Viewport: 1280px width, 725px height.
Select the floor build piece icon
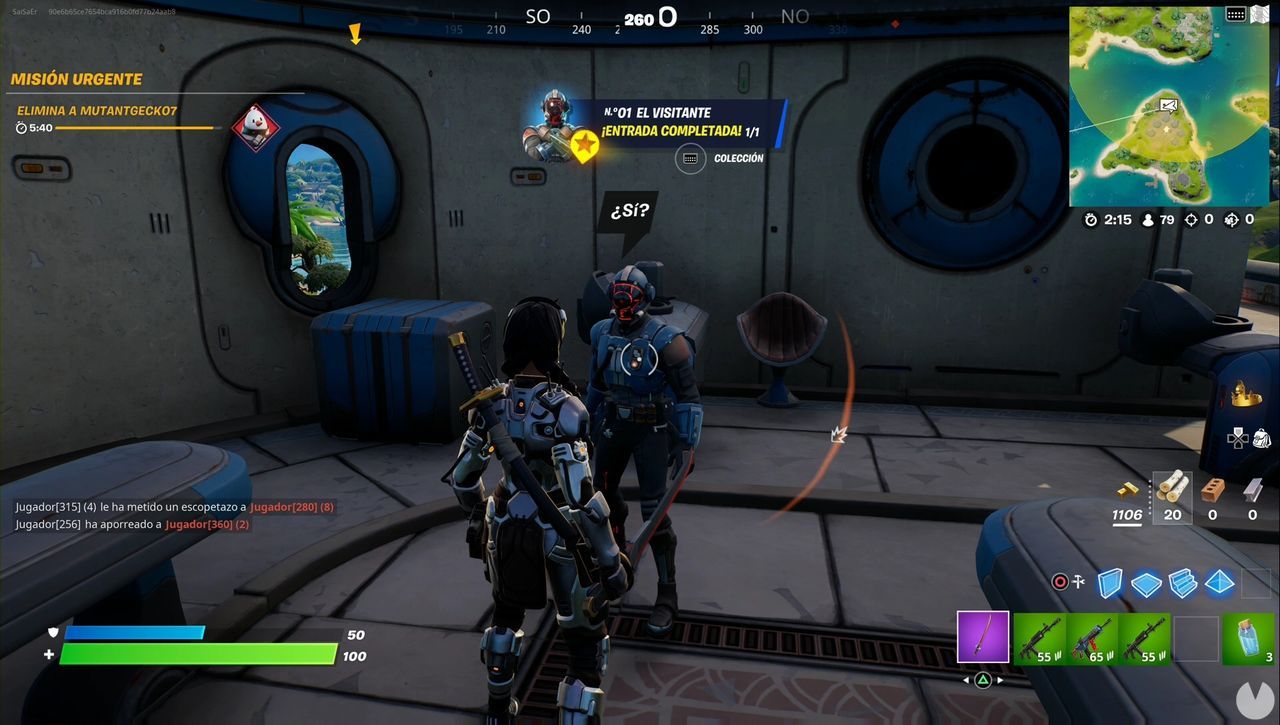pyautogui.click(x=1146, y=583)
